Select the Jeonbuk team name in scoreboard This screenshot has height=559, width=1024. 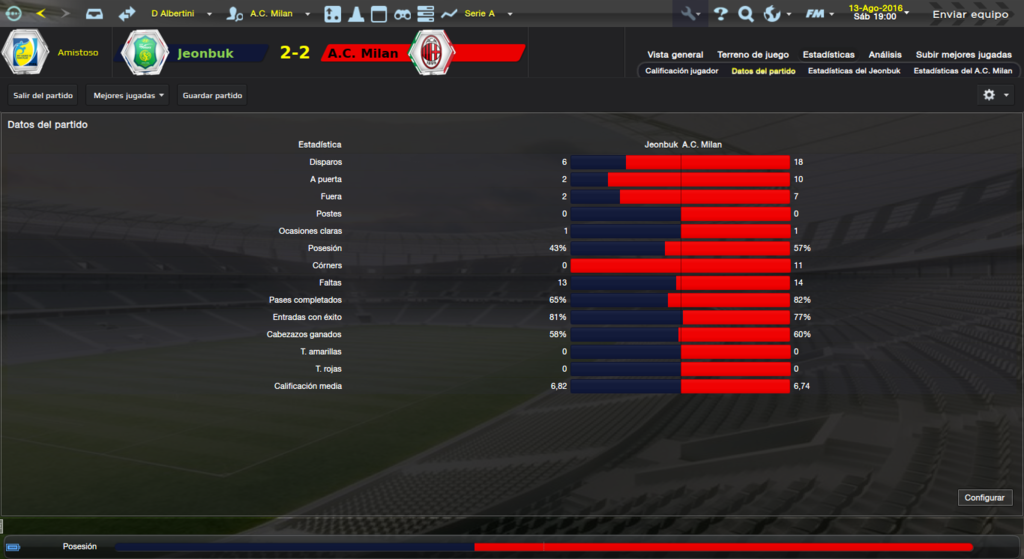coord(205,53)
